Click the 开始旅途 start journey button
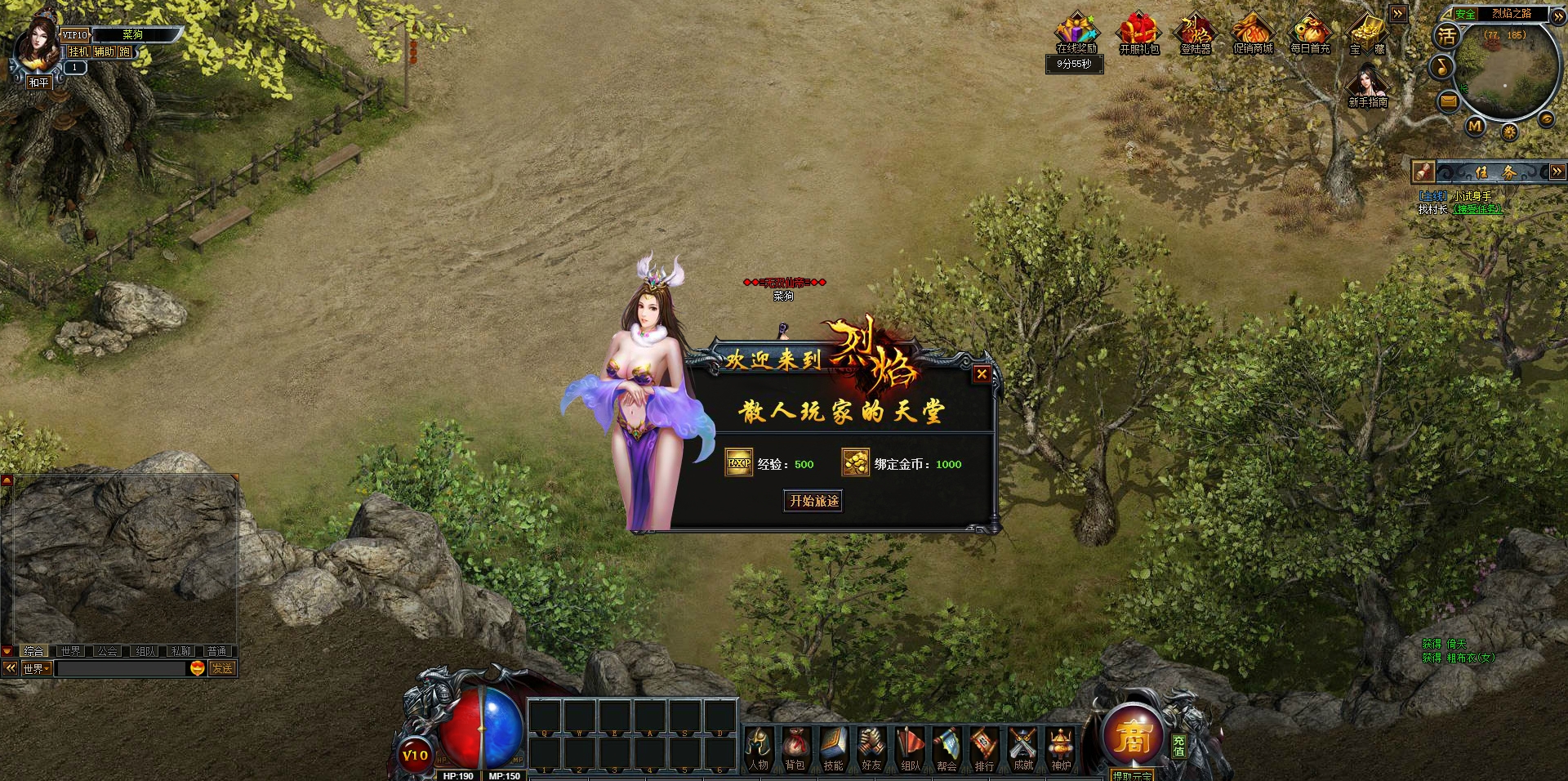This screenshot has height=781, width=1568. tap(813, 501)
